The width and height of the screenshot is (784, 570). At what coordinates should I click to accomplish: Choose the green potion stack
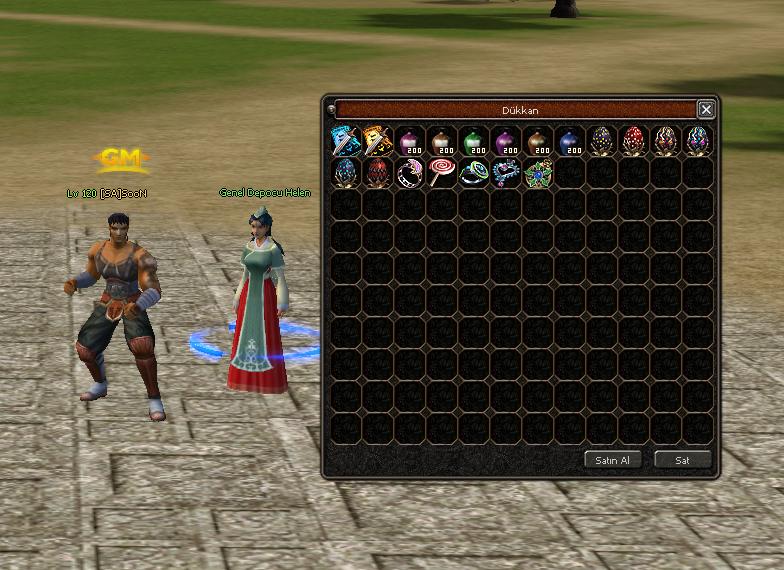[x=474, y=141]
